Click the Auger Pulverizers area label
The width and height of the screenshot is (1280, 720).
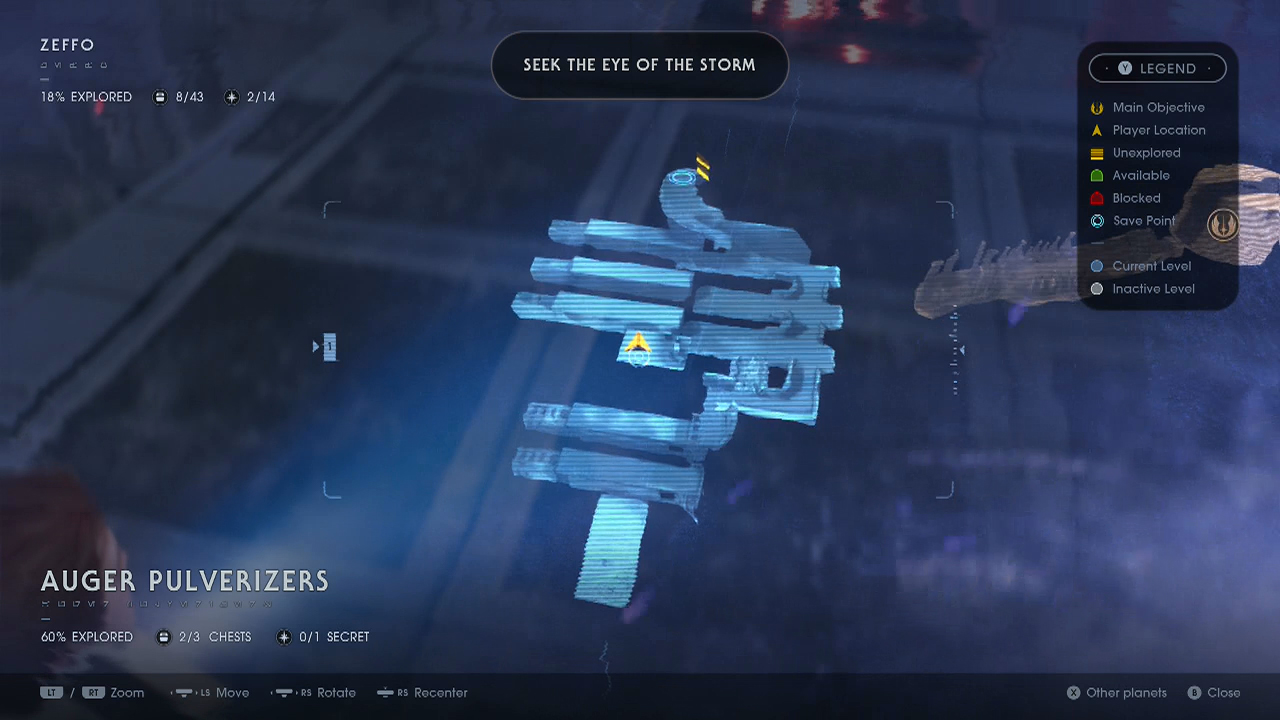[184, 581]
